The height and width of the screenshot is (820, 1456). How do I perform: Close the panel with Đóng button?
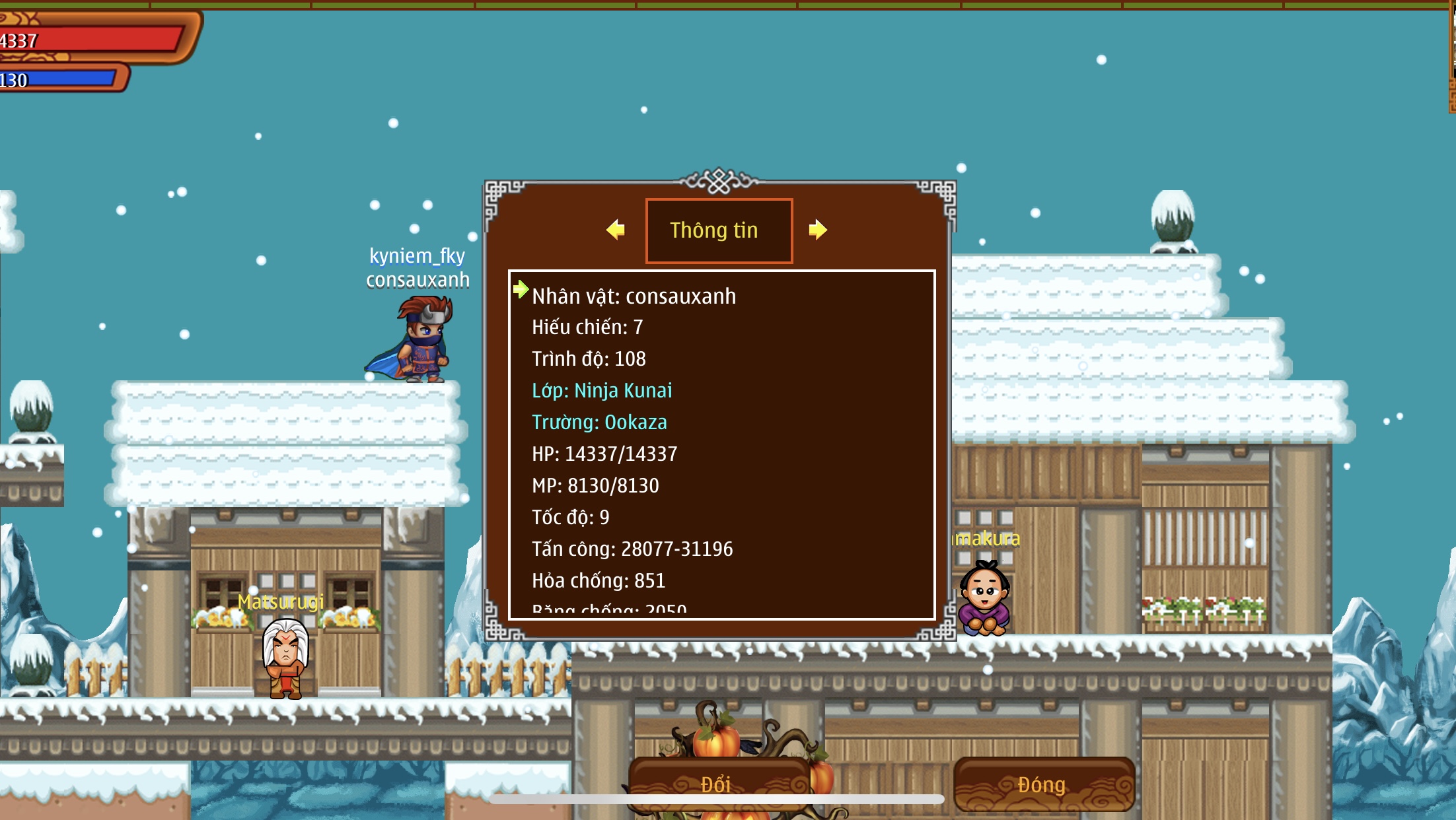tap(1042, 784)
